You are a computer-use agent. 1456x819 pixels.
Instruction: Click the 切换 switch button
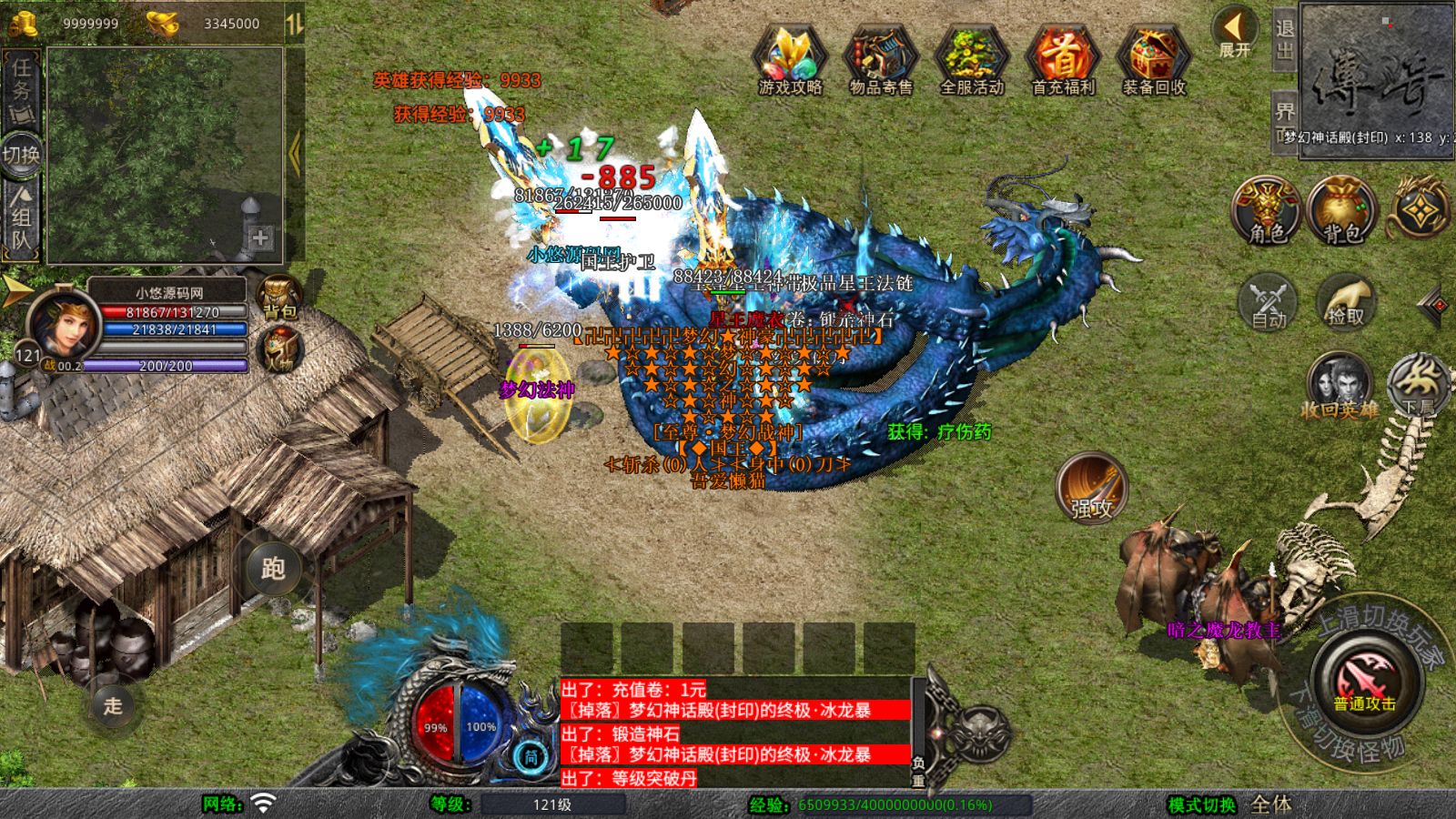21,155
